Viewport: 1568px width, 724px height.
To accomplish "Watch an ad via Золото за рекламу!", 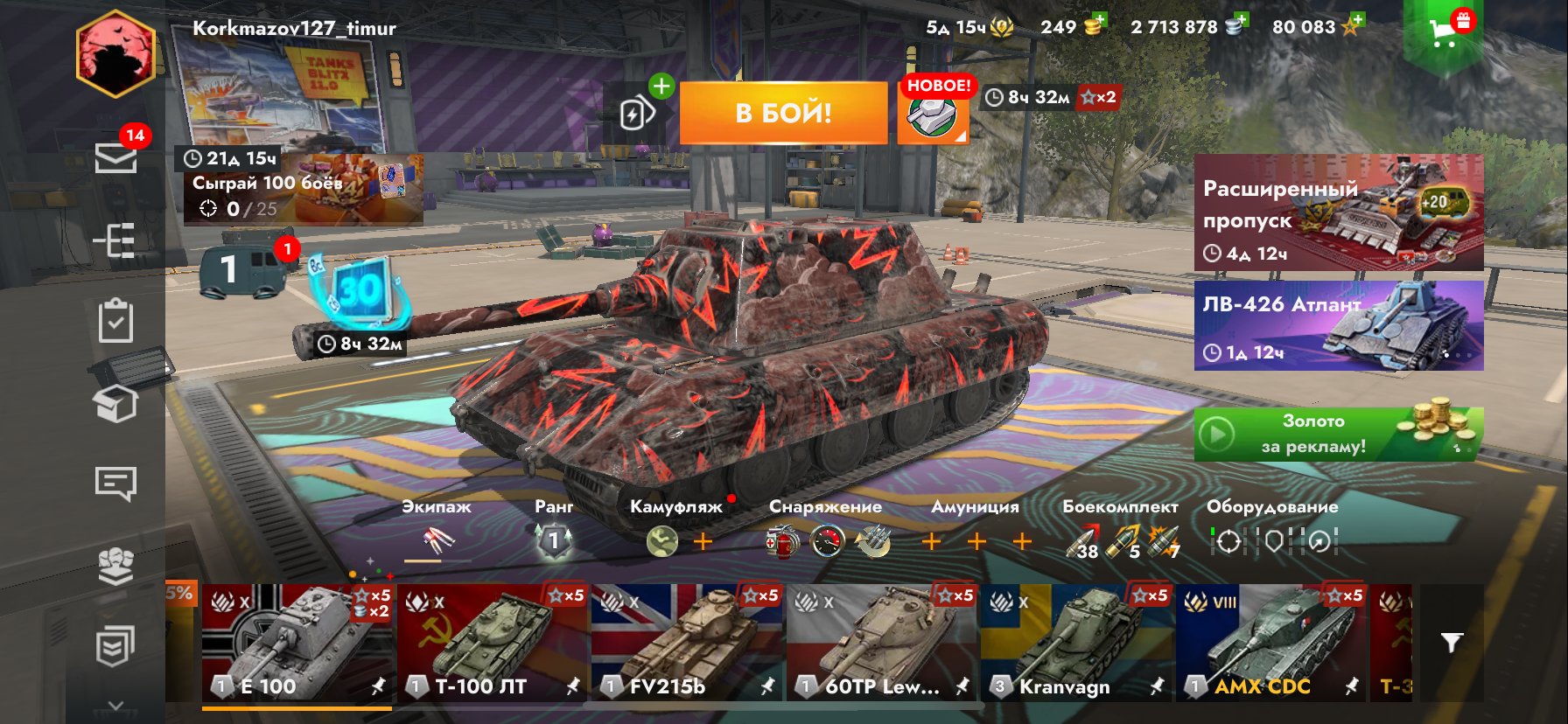I will (1338, 434).
